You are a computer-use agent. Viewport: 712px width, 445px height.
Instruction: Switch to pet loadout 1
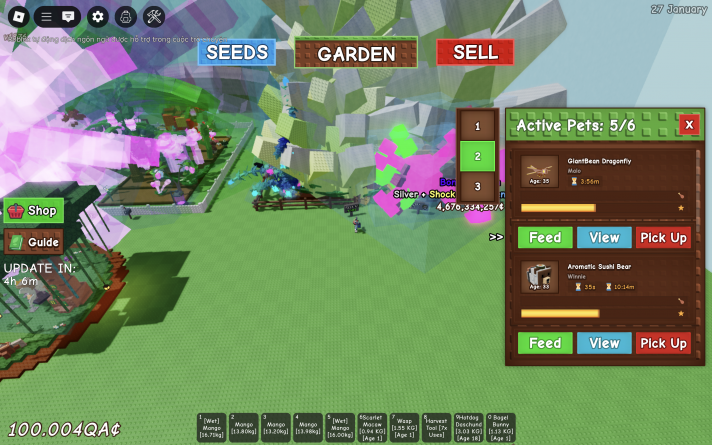tap(477, 127)
